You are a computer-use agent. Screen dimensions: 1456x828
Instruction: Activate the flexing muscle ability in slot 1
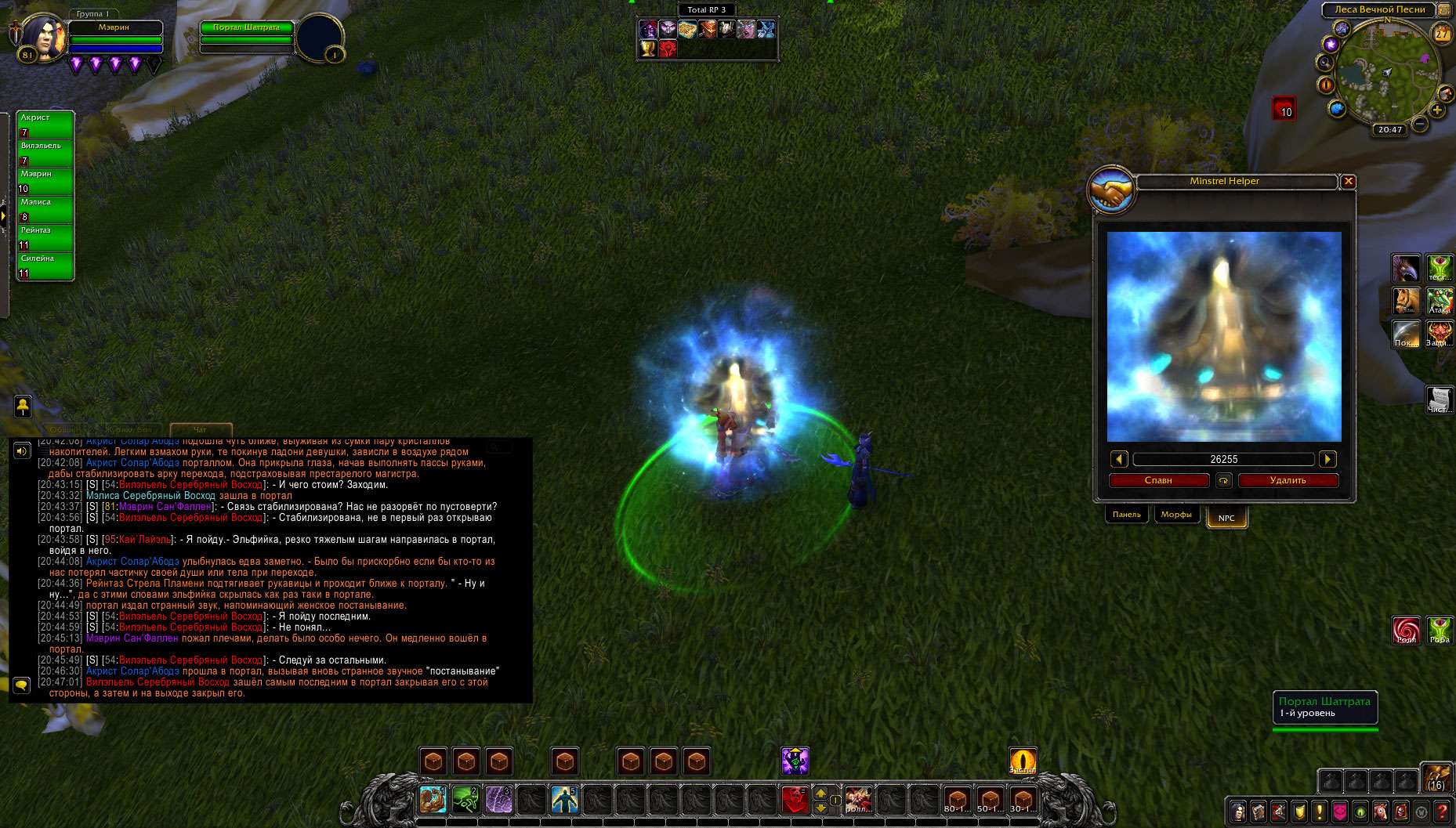(432, 800)
